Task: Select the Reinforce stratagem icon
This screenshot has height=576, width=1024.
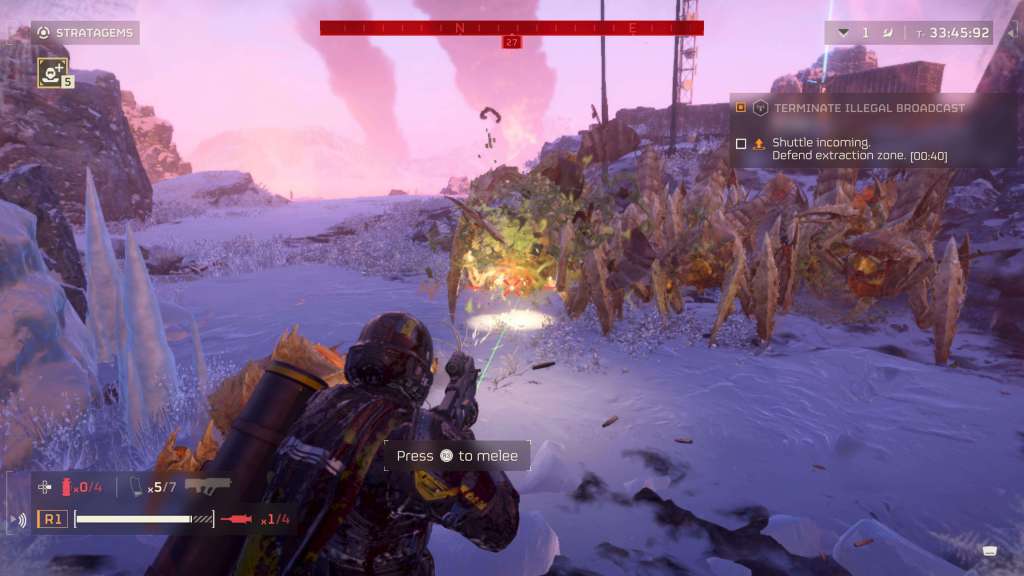Action: (50, 70)
